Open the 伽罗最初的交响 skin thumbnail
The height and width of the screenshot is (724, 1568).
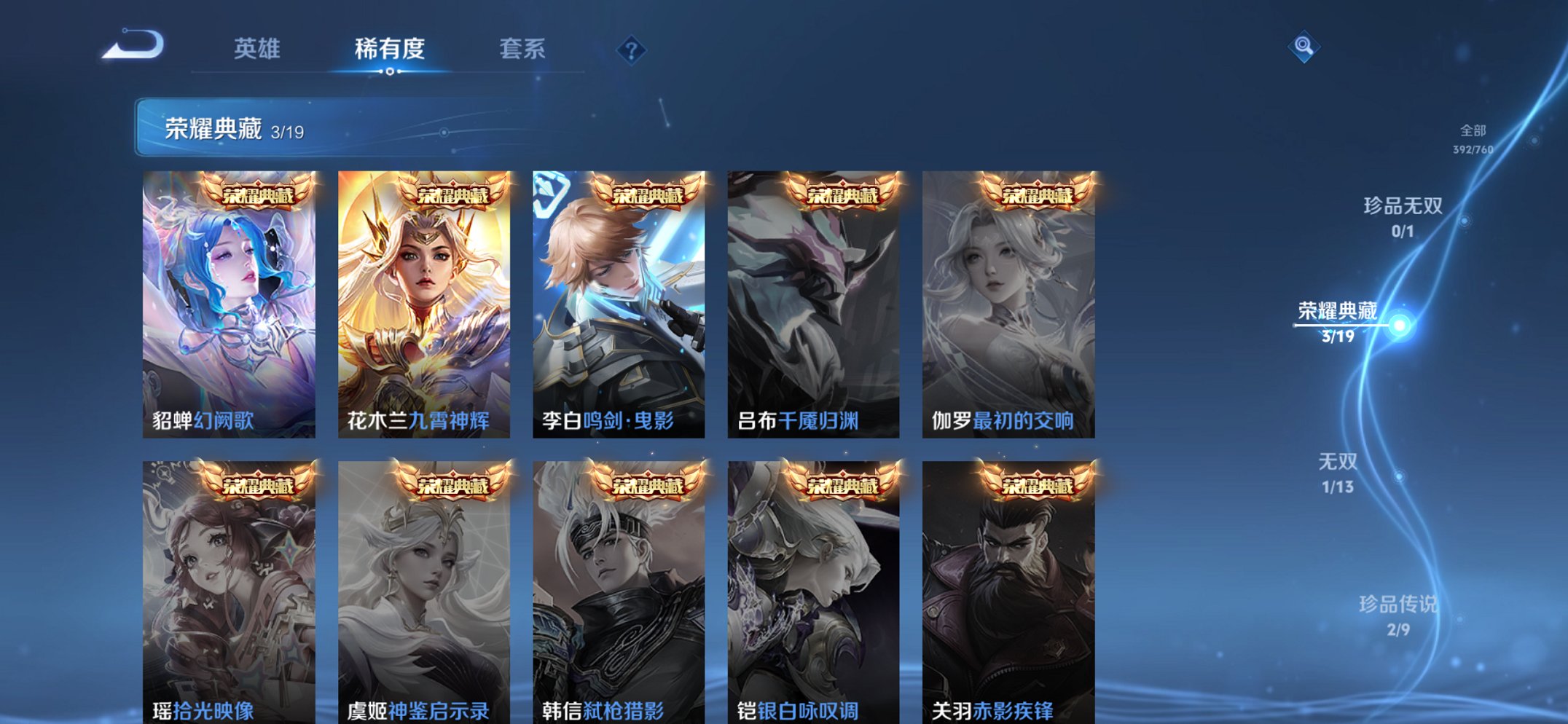[1011, 291]
